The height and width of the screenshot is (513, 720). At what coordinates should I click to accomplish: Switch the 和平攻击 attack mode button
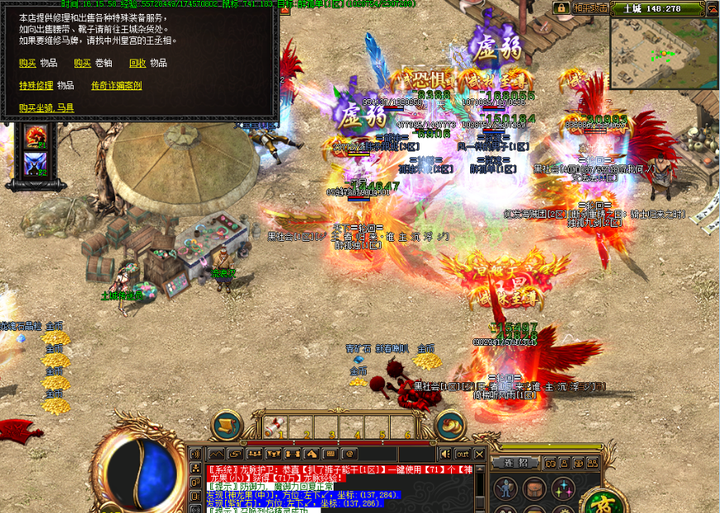(589, 9)
